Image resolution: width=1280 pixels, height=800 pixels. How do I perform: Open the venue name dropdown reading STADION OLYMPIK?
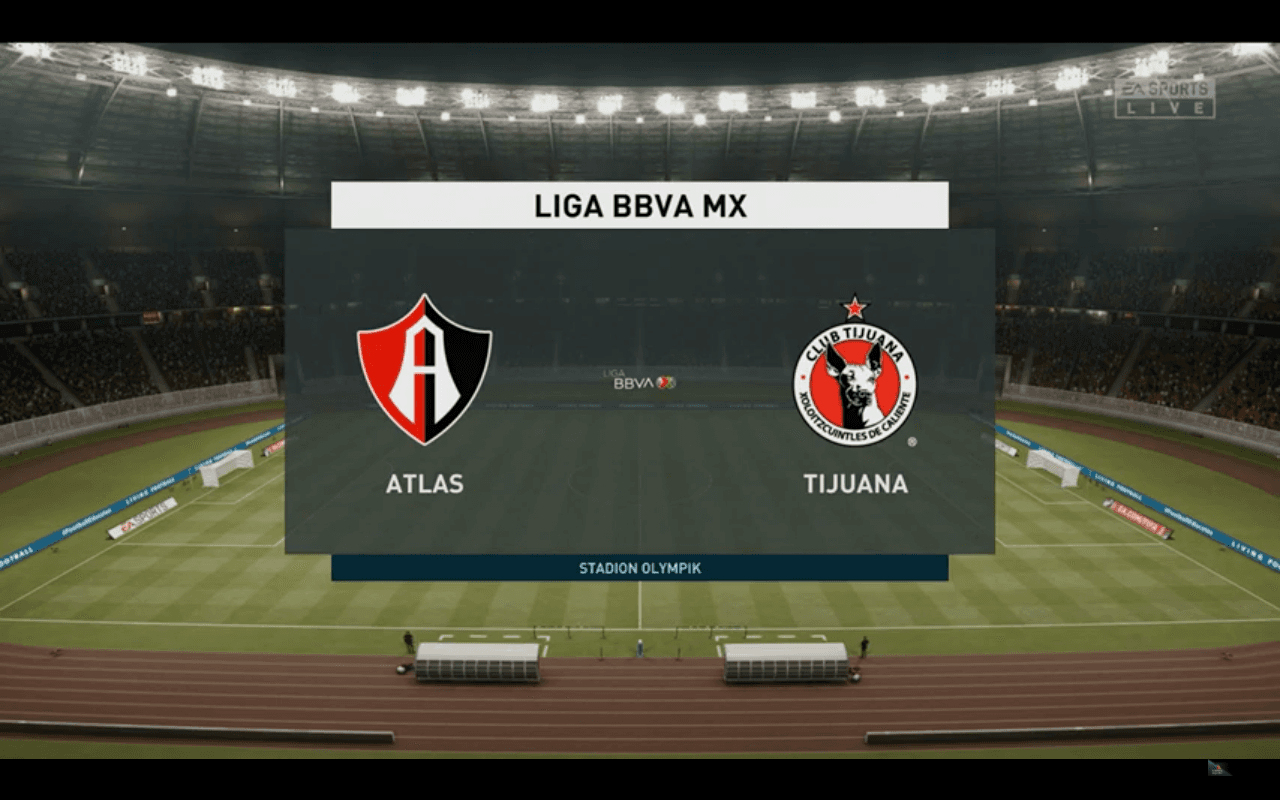tap(640, 567)
